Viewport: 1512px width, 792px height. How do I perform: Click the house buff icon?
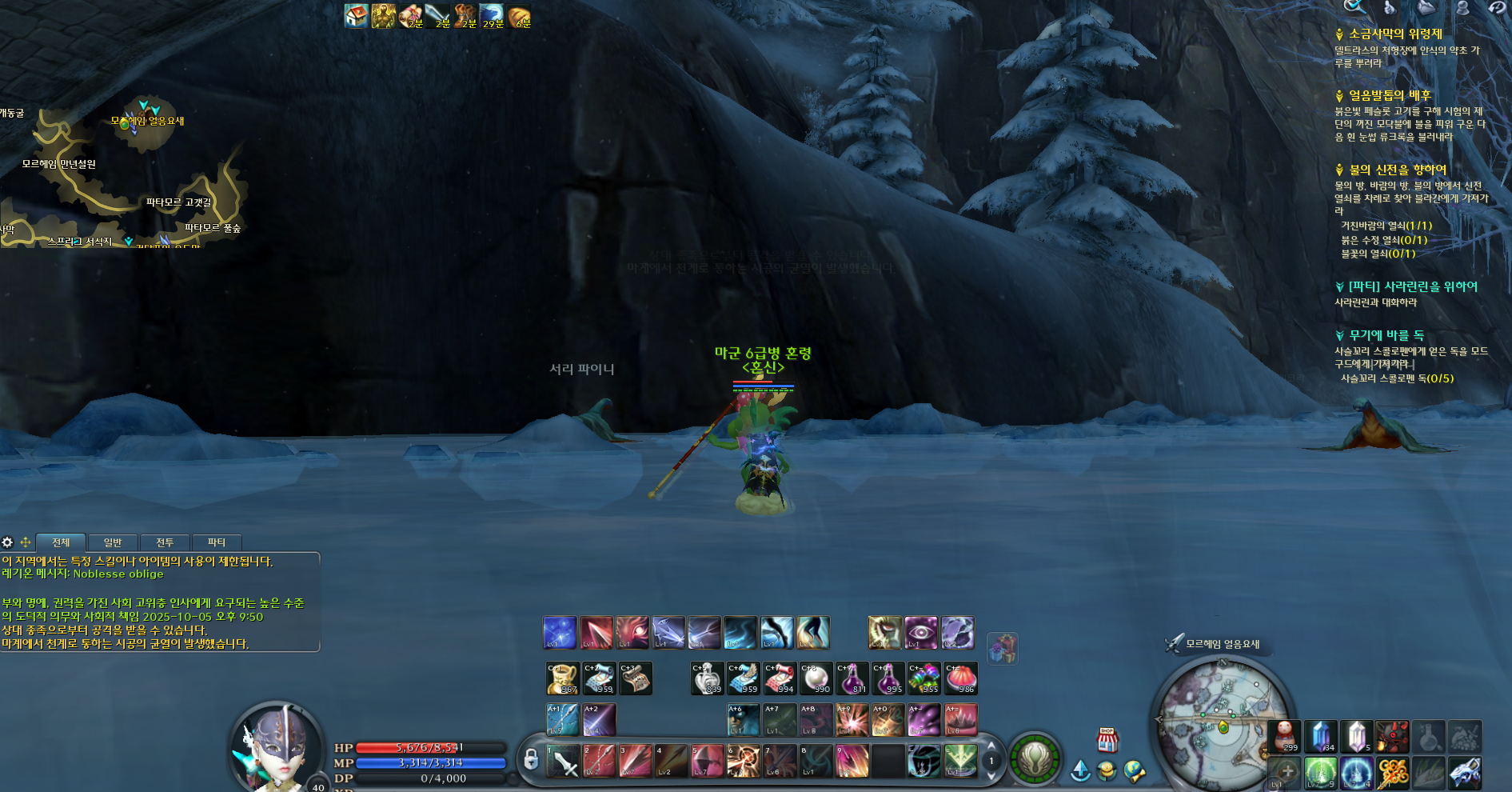pyautogui.click(x=356, y=16)
